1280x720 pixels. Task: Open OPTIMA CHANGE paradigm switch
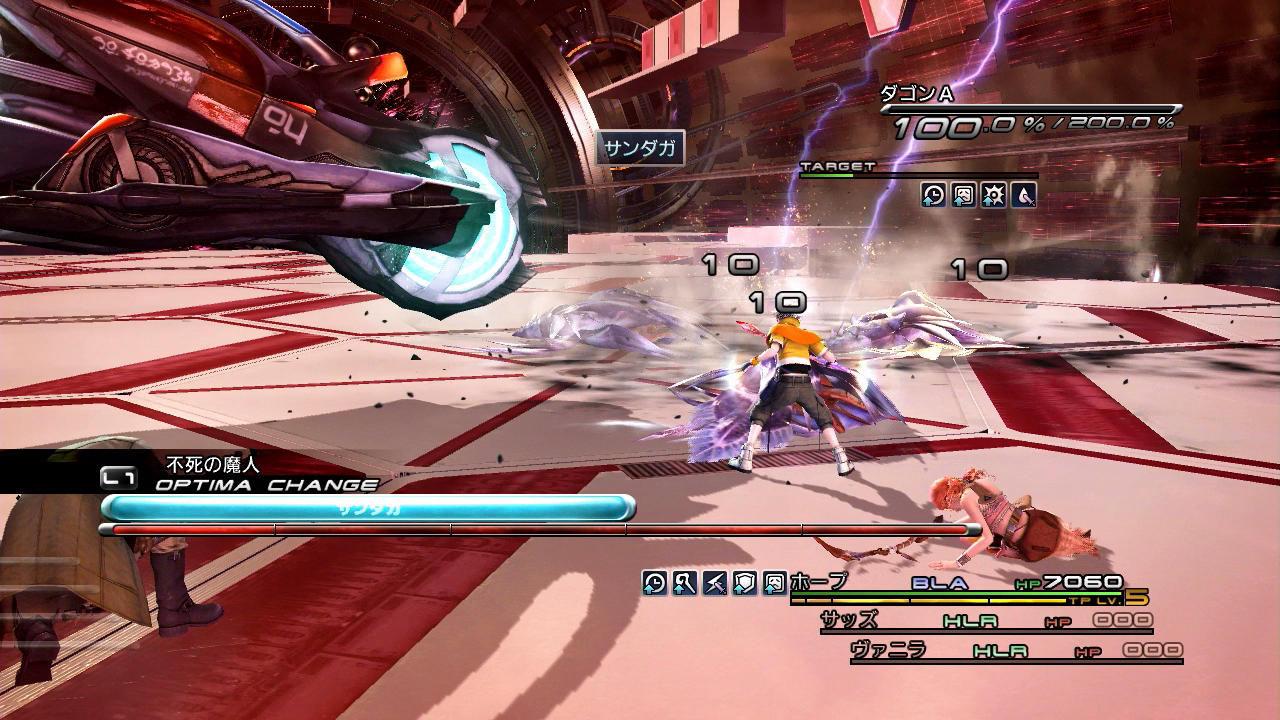[266, 485]
